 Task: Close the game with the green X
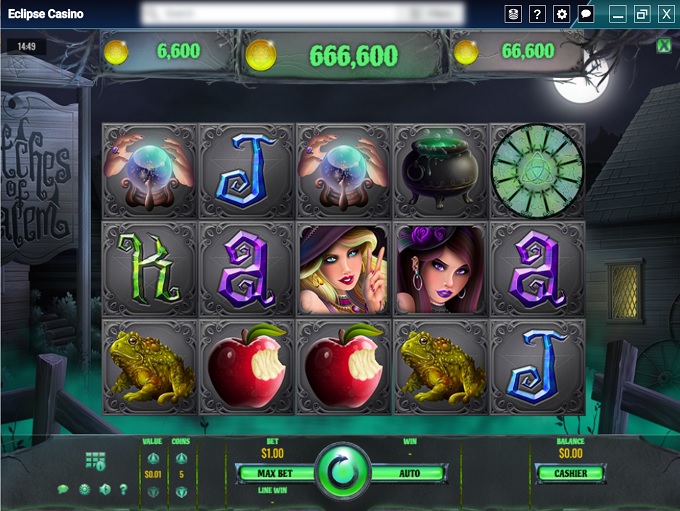663,46
